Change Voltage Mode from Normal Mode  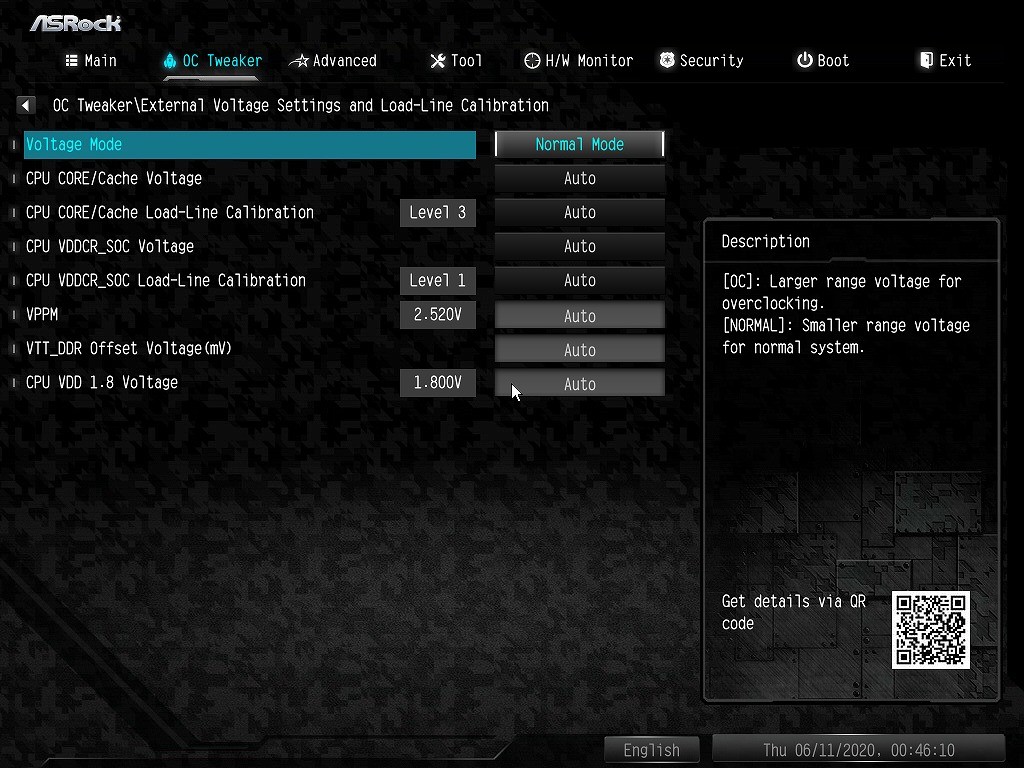pyautogui.click(x=580, y=144)
